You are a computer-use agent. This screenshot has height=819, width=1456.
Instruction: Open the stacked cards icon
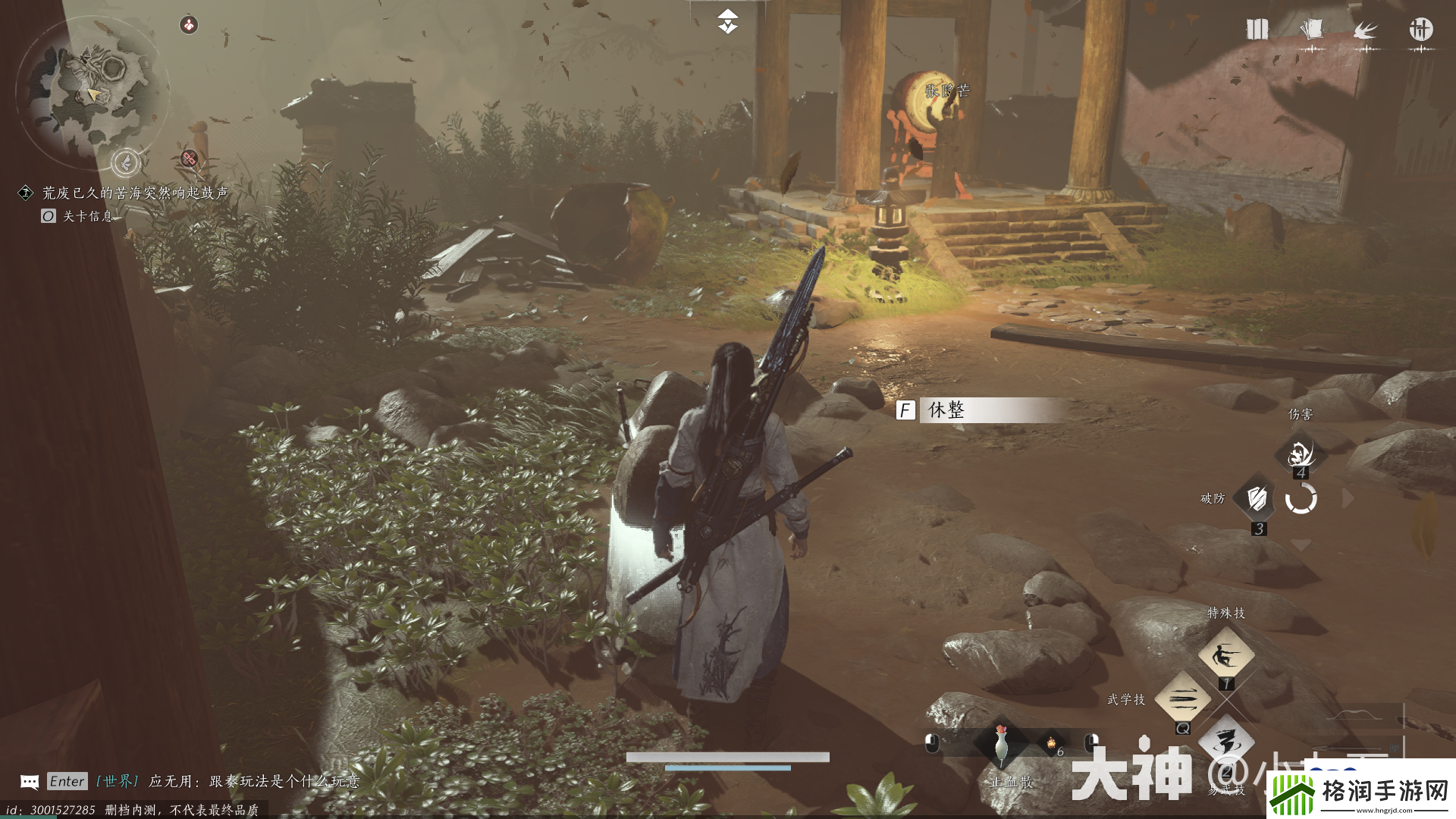tap(1311, 30)
